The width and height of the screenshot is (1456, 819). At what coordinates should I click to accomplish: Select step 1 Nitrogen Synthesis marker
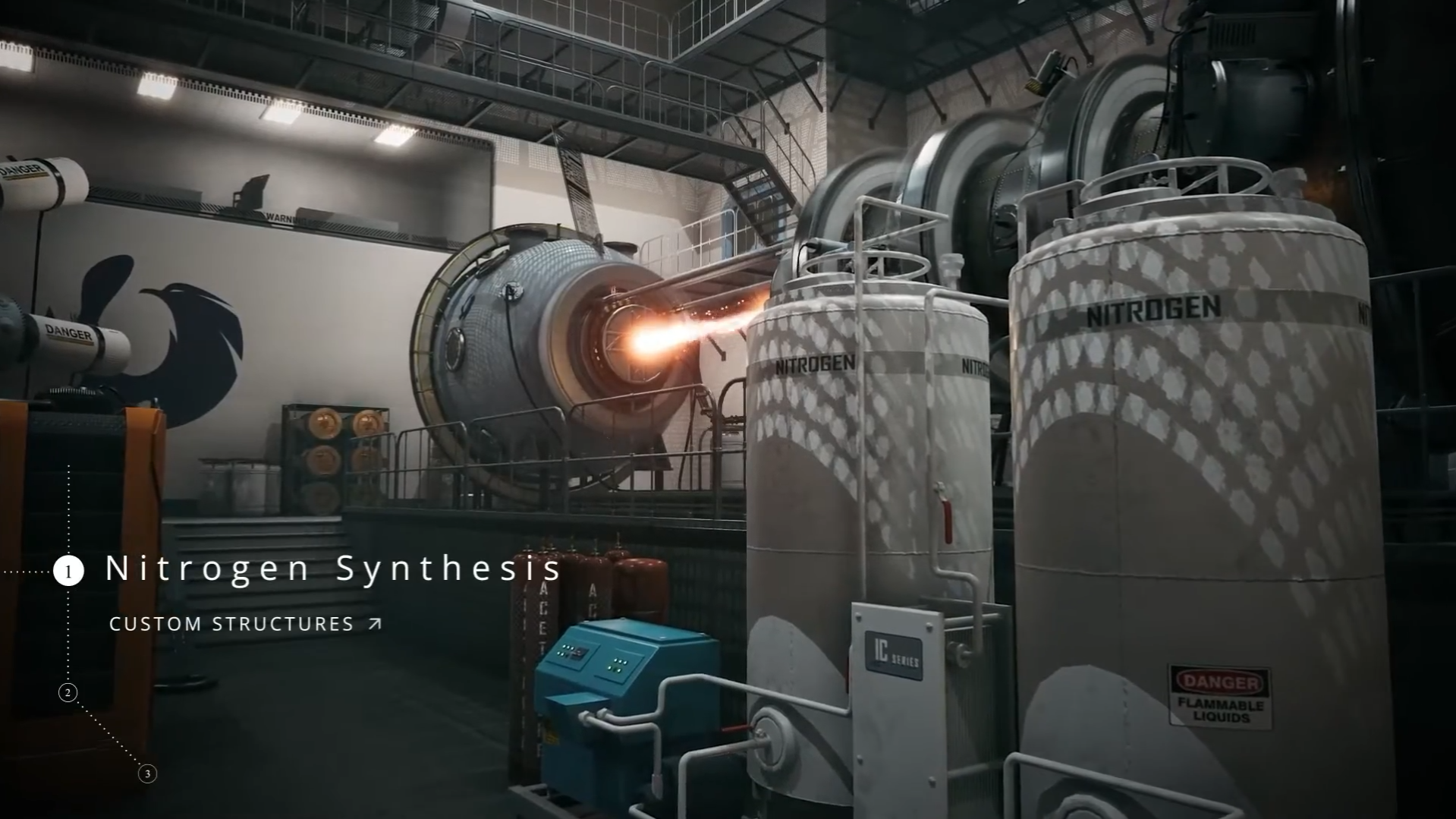tap(68, 571)
